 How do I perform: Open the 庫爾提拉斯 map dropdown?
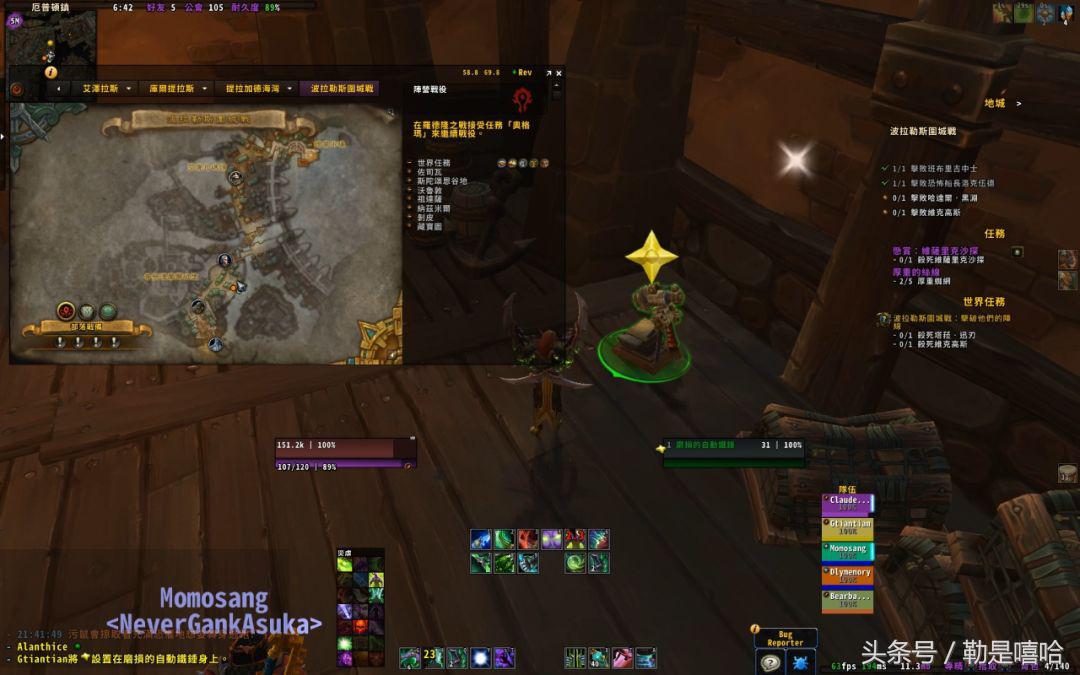pyautogui.click(x=171, y=88)
